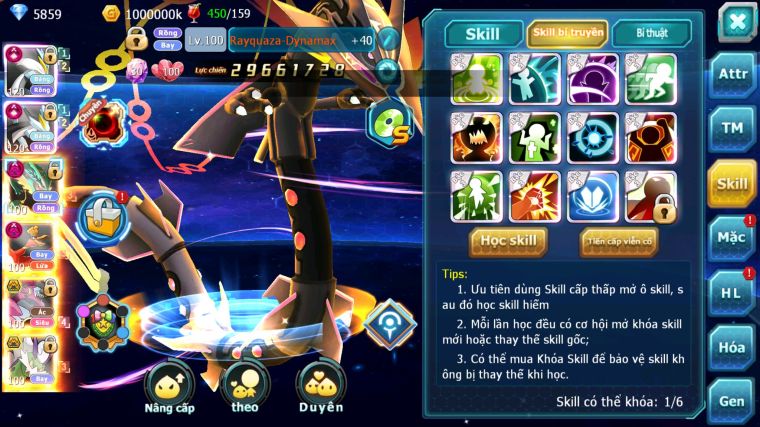The image size is (760, 427).
Task: Select the yellow Skill side tab
Action: [732, 184]
